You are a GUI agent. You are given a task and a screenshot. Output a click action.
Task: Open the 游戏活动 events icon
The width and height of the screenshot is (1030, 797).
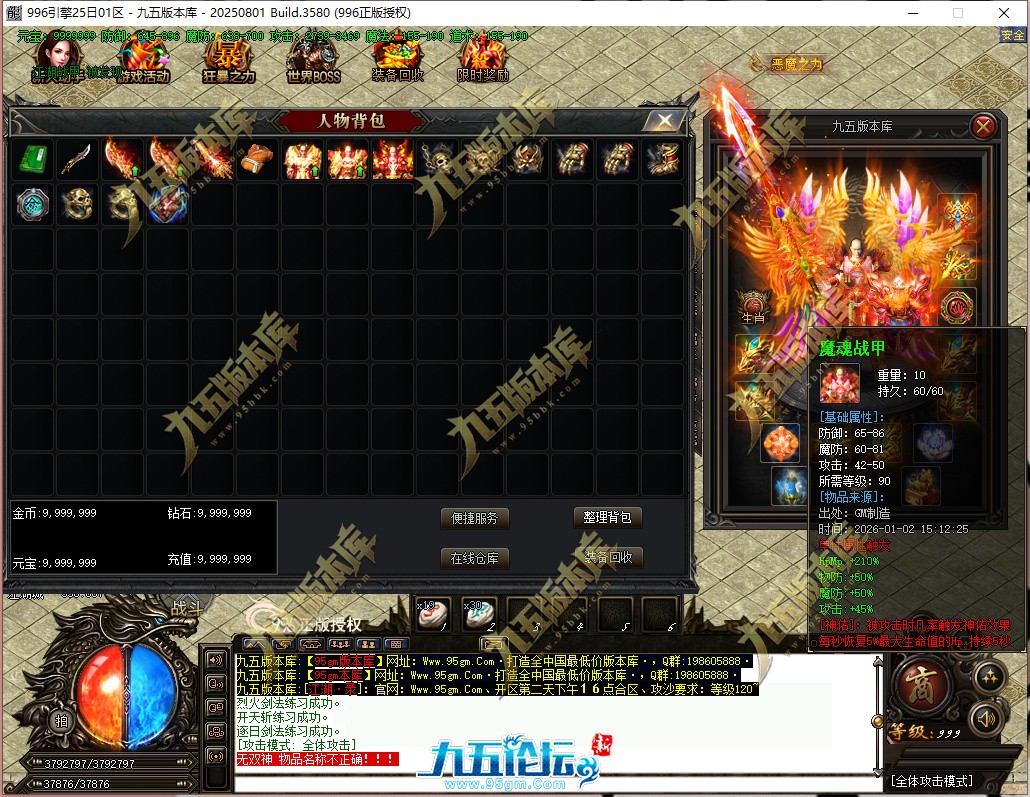[x=142, y=62]
